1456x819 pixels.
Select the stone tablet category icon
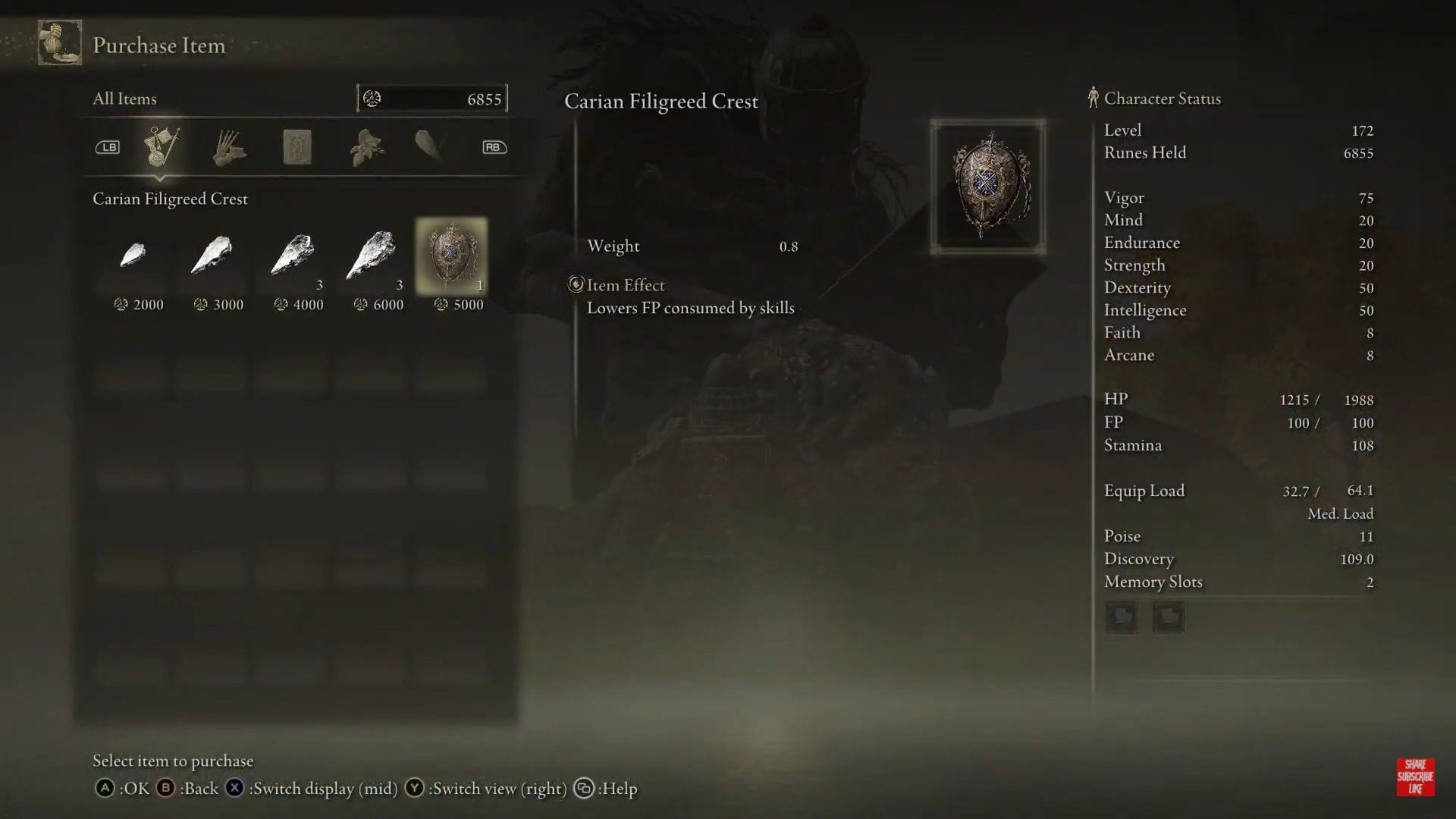[297, 146]
